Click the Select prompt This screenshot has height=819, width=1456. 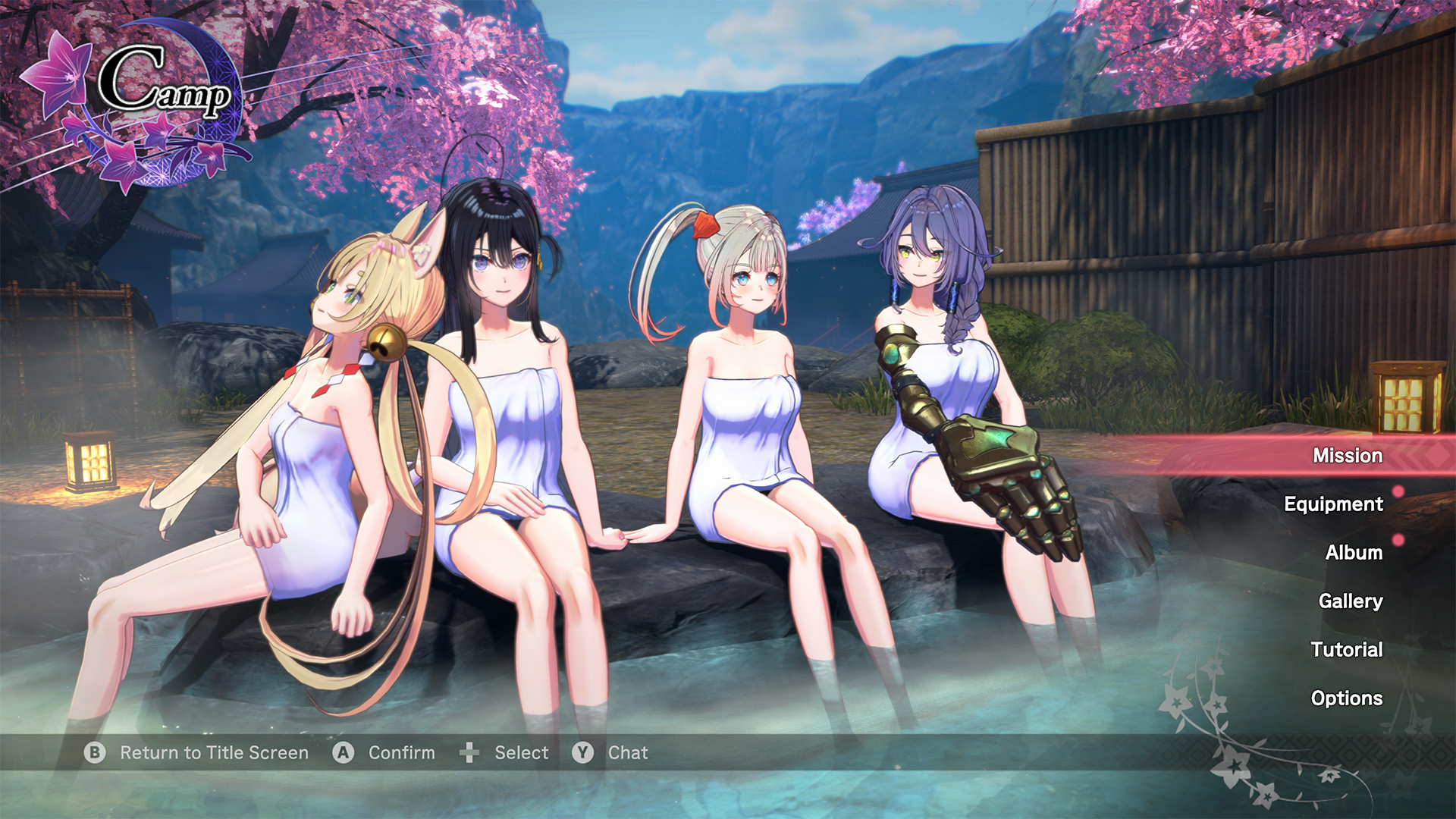(x=520, y=753)
